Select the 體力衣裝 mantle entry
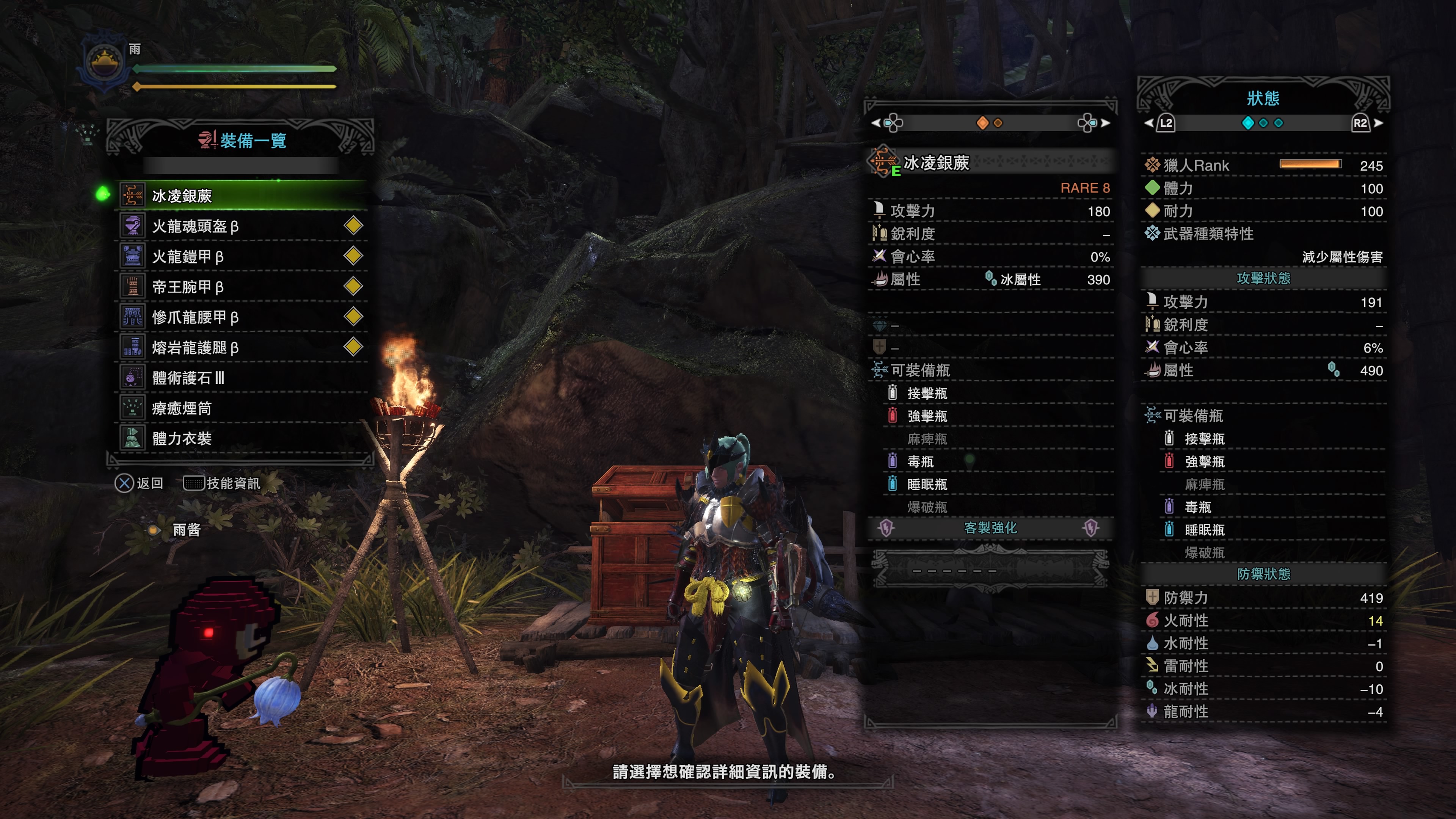This screenshot has width=1456, height=819. (x=243, y=439)
